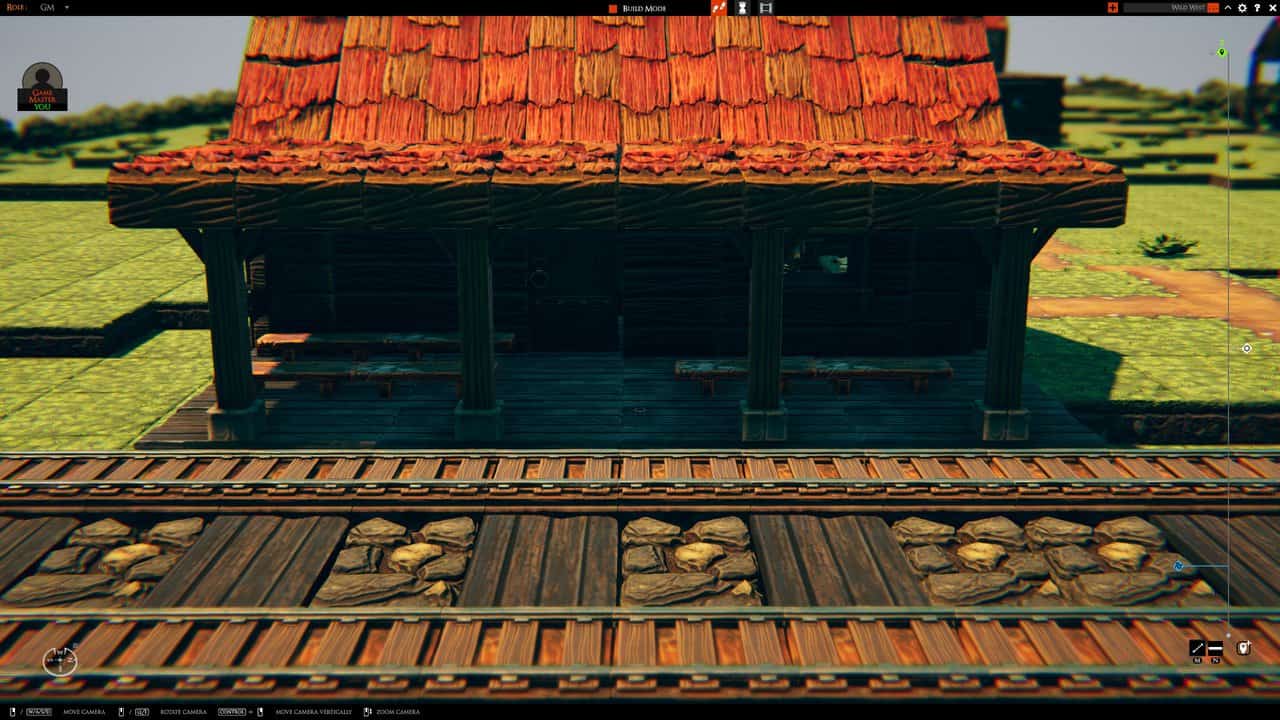Viewport: 1280px width, 720px height.
Task: Select the ruler tool icon labeled M
Action: point(1196,647)
